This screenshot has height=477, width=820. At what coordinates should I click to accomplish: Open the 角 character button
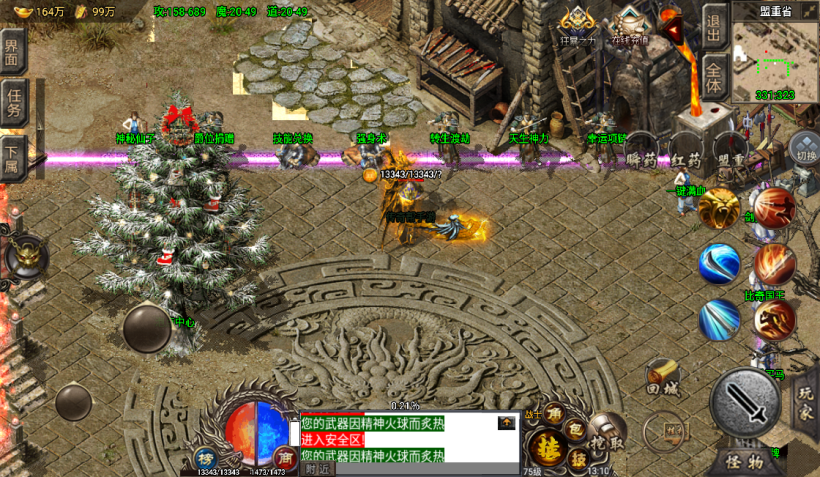coord(553,413)
